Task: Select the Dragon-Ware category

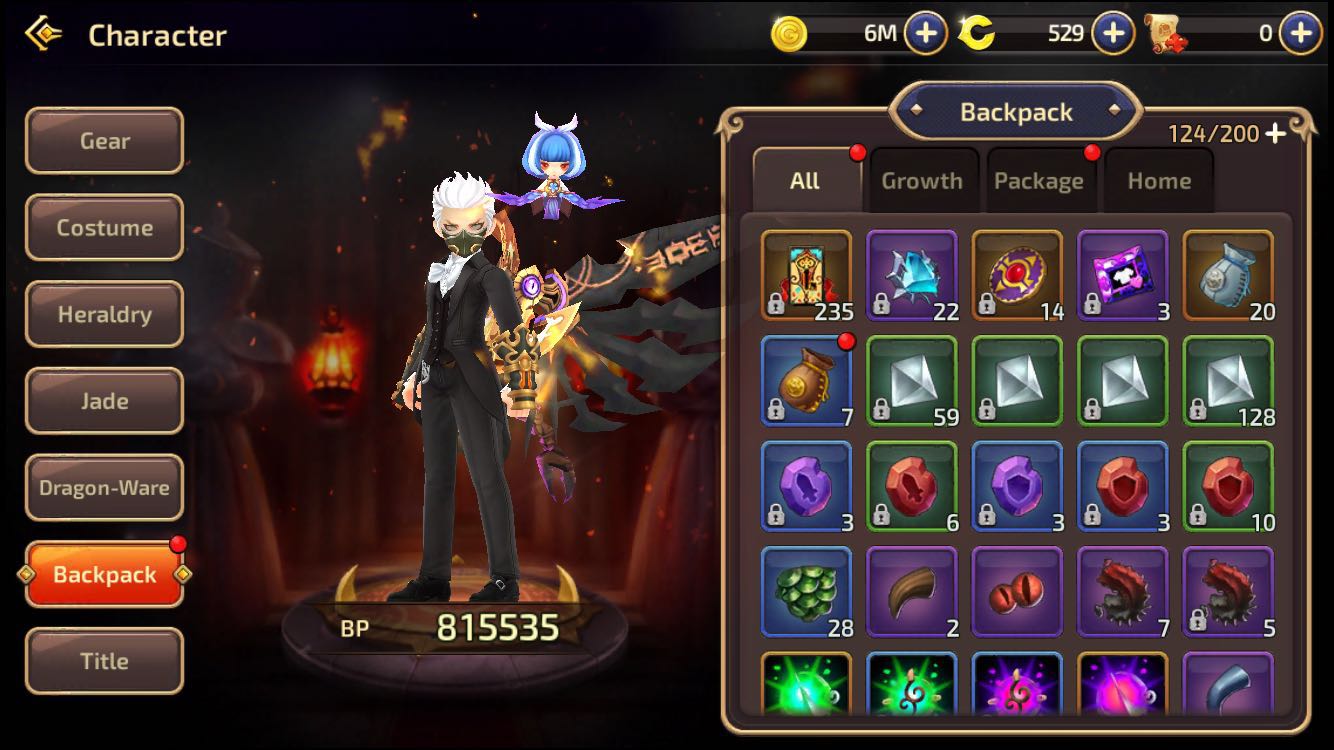Action: (104, 487)
